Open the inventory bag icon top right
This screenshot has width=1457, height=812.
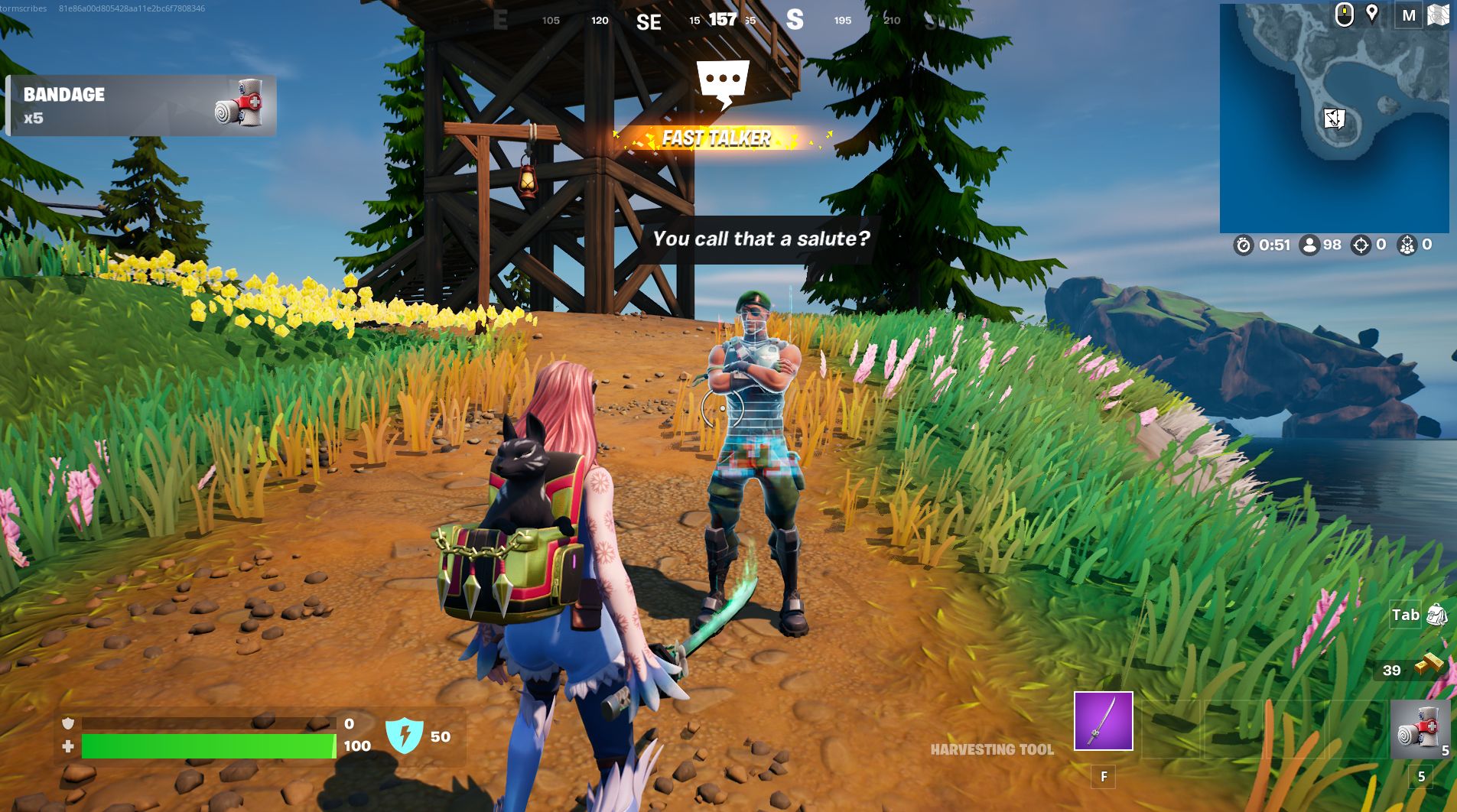coord(1441,14)
